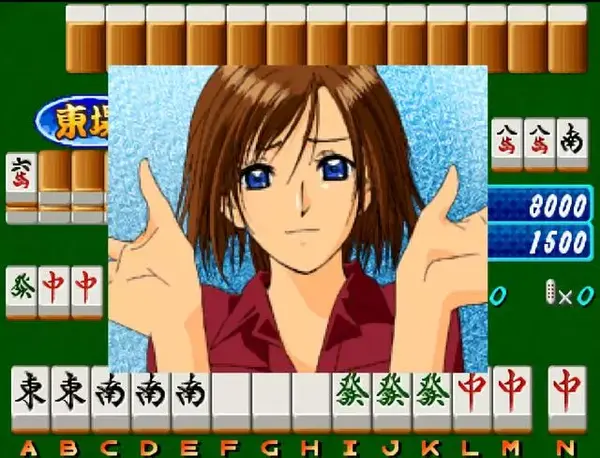Viewport: 600px width, 458px height.
Task: Choose the East wind tile labeled B
Action: click(70, 399)
